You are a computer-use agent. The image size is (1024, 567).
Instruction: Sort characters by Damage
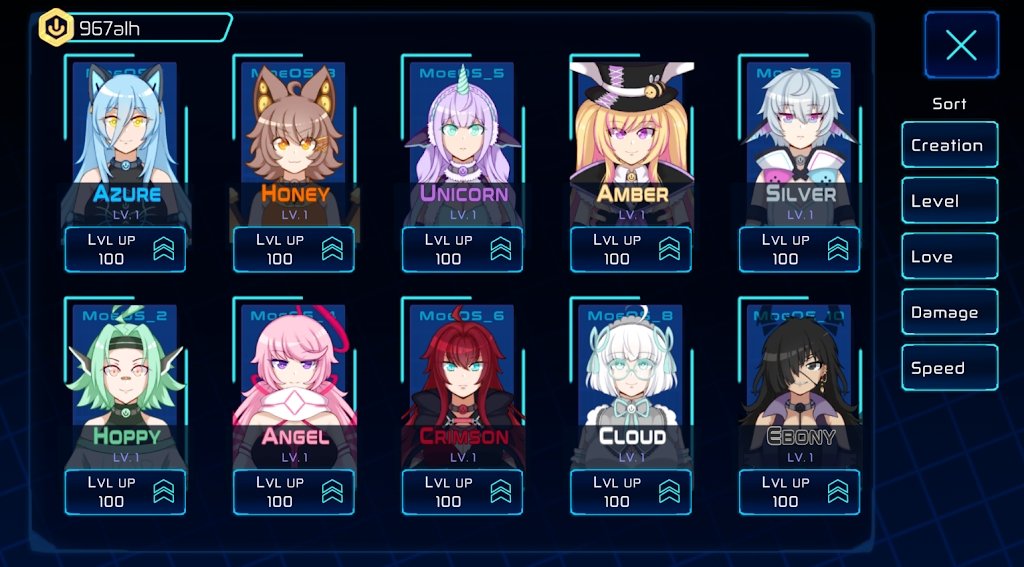[949, 313]
